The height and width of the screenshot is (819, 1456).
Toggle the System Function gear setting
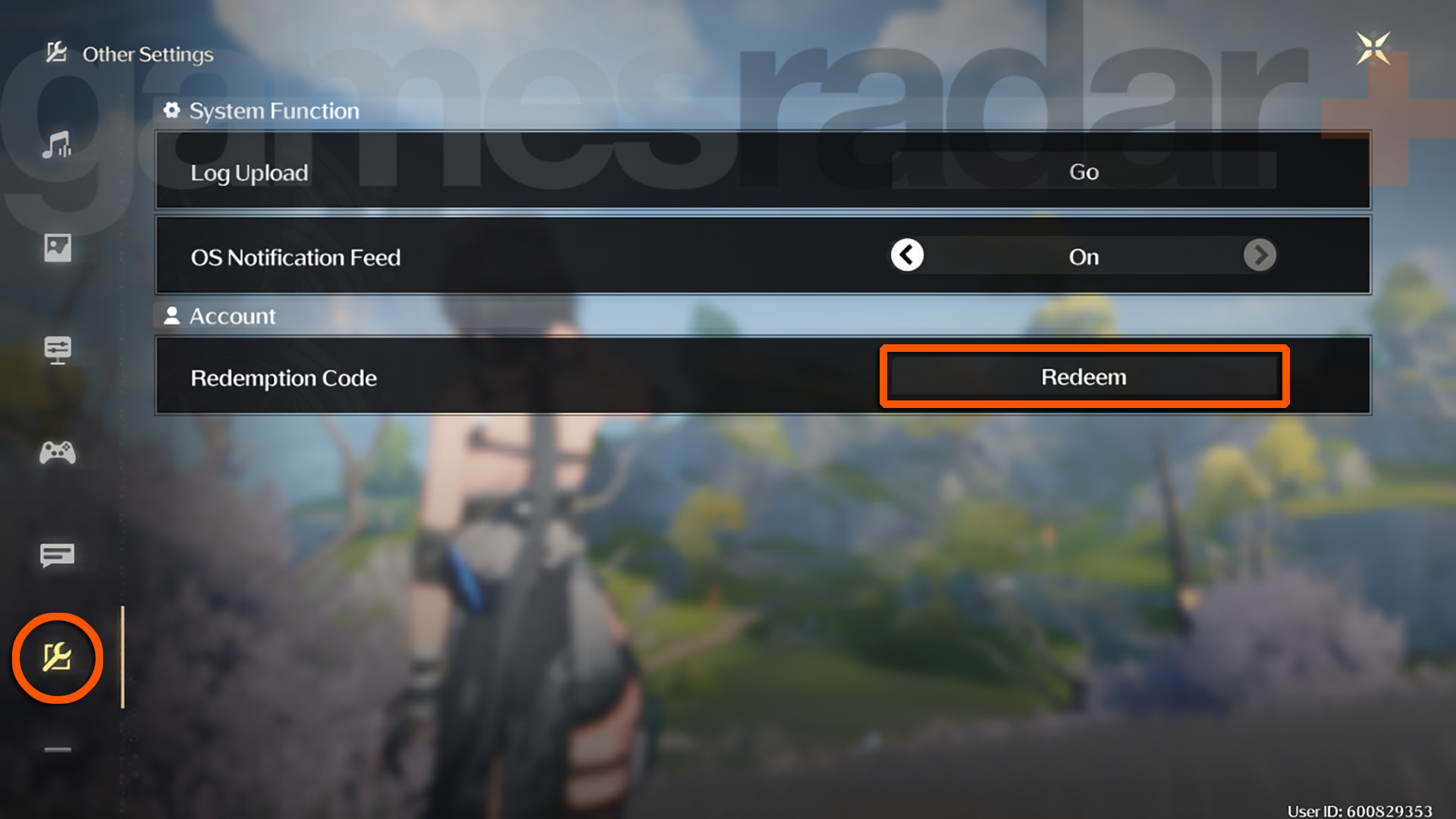pyautogui.click(x=173, y=110)
